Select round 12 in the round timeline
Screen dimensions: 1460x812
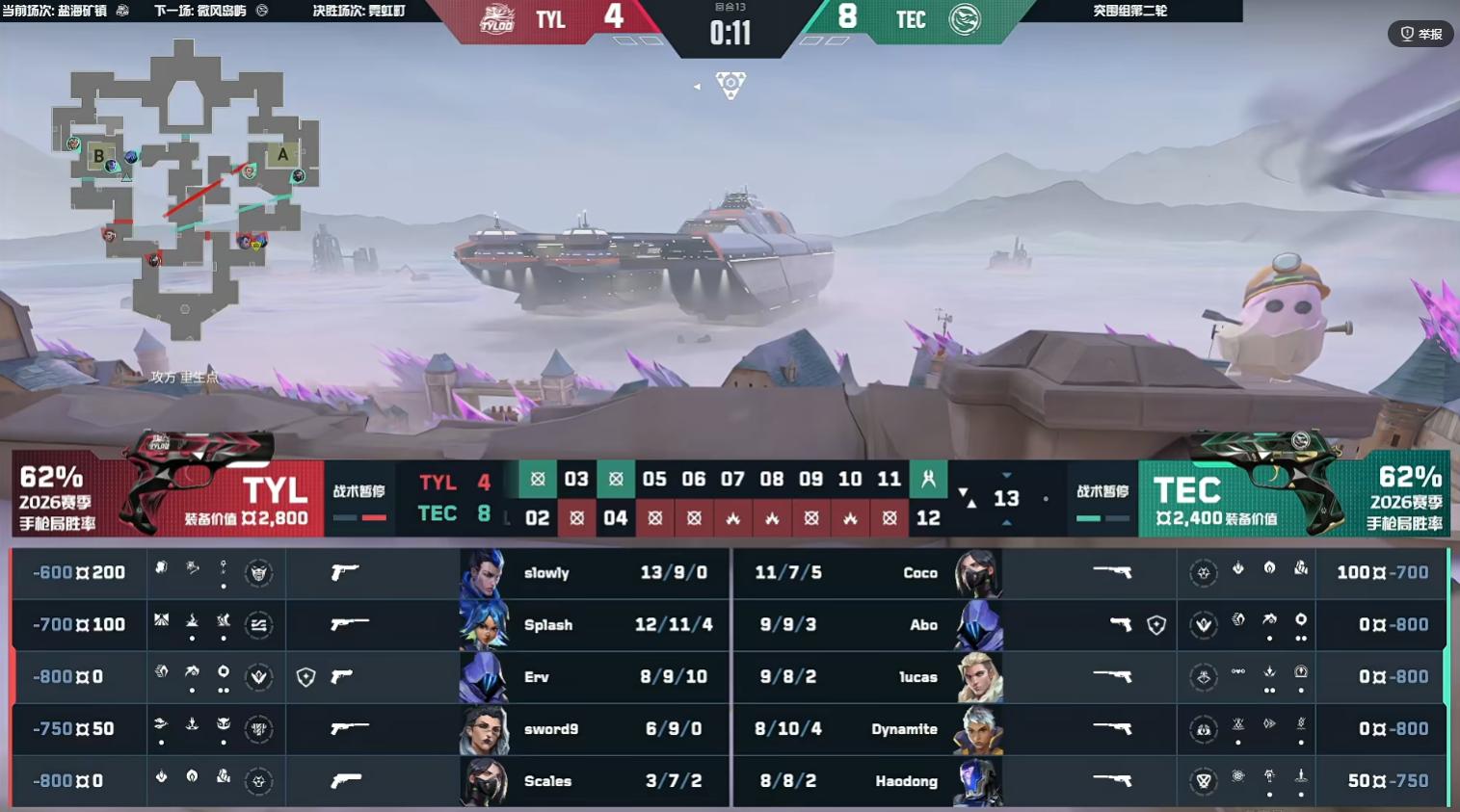click(928, 518)
